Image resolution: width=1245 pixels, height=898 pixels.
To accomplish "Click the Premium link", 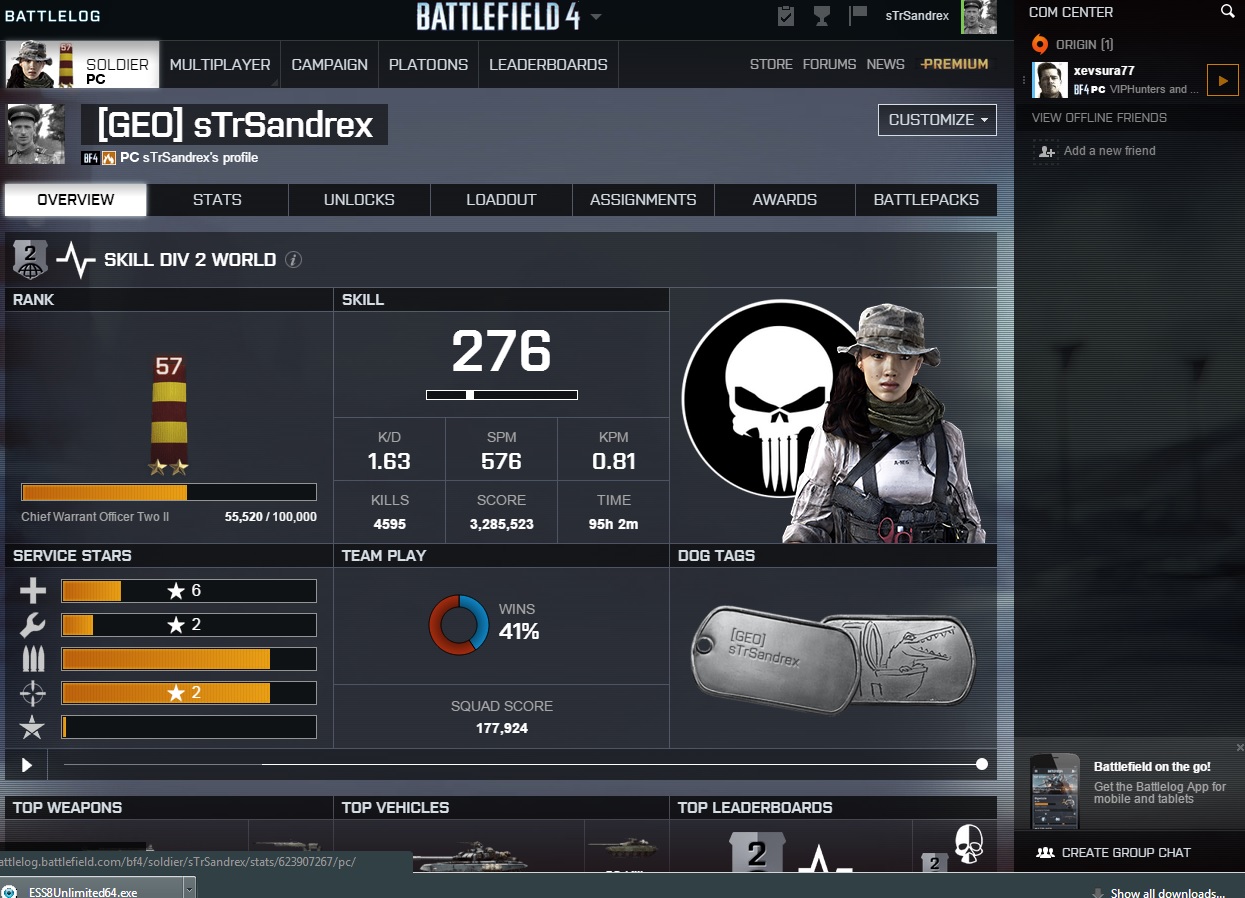I will pos(955,65).
